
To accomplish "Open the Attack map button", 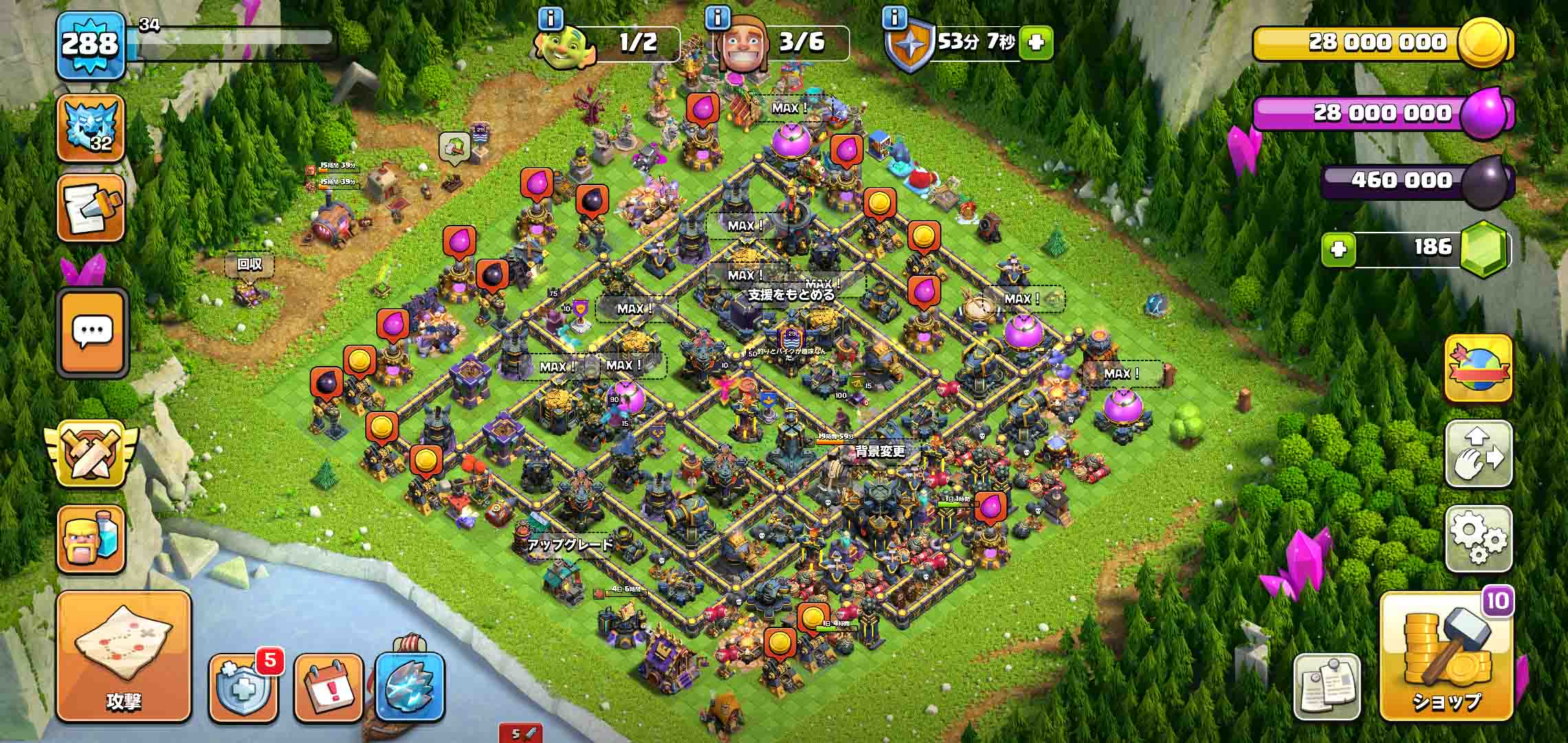I will (124, 656).
